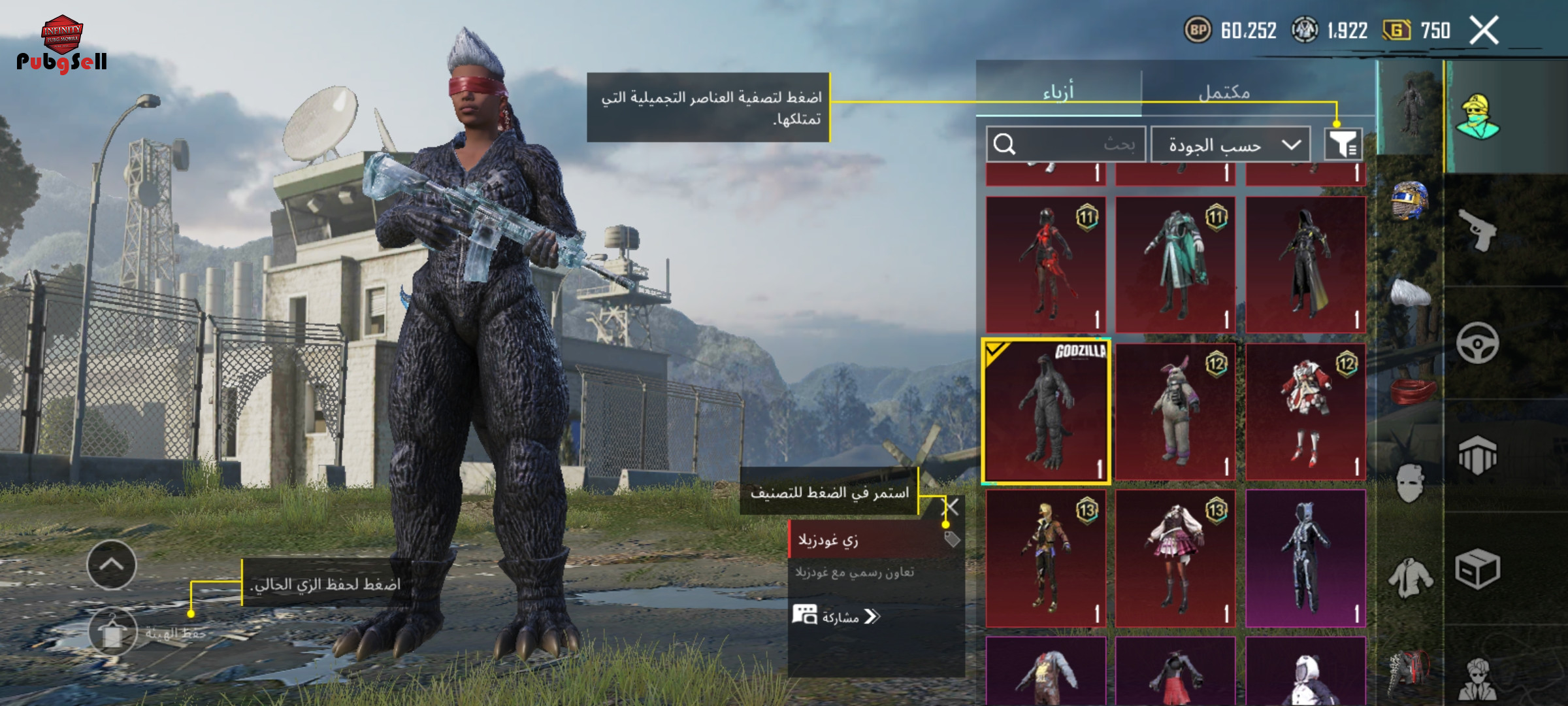Tap the tag icon on outfit info
Viewport: 1568px width, 706px height.
tap(952, 539)
